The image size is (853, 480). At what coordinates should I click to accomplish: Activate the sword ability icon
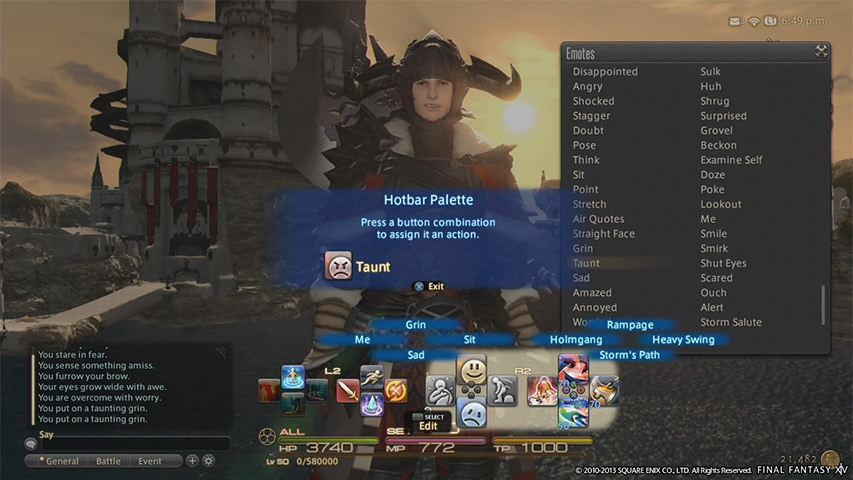[348, 390]
